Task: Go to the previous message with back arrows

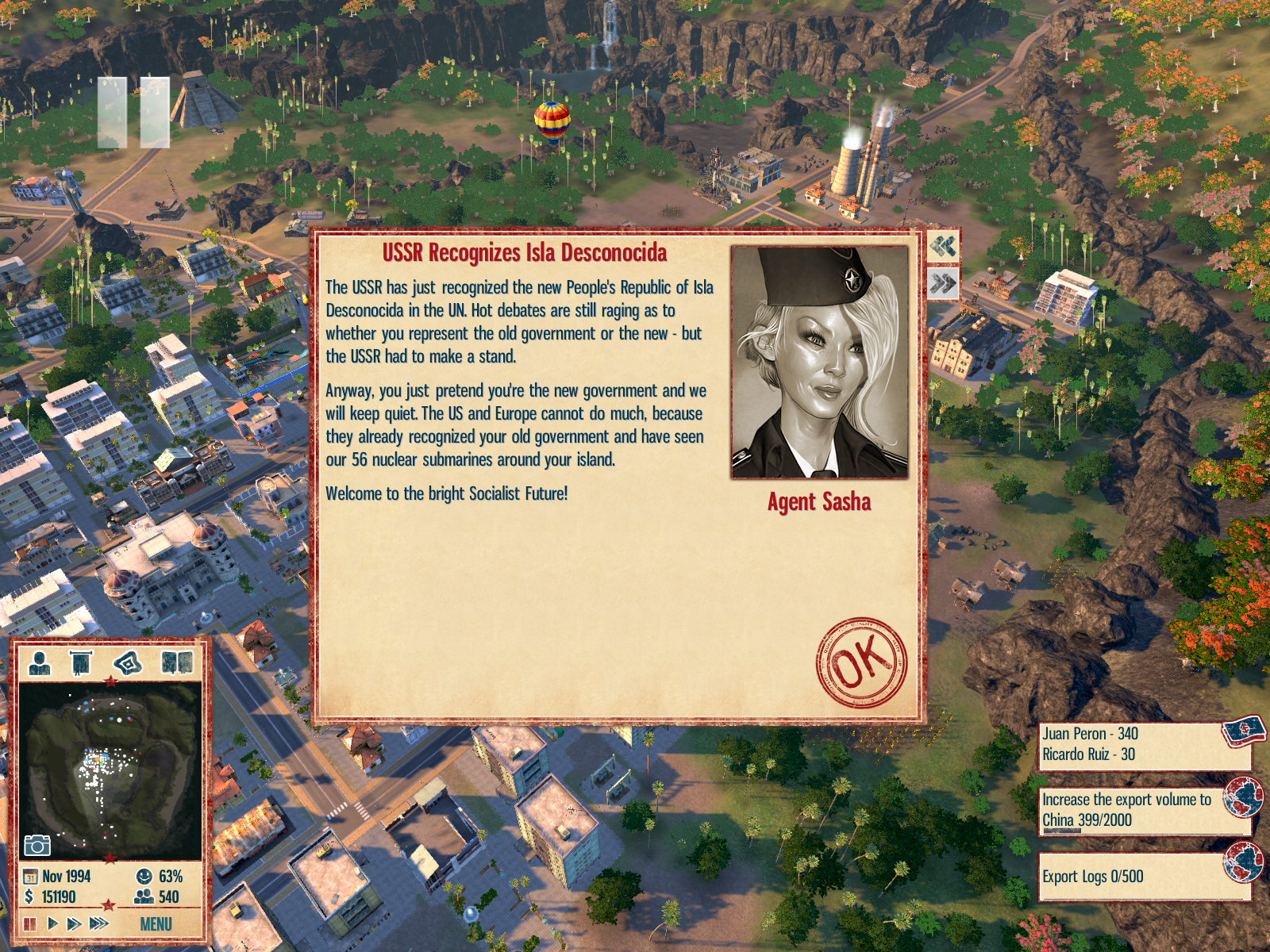Action: point(943,246)
